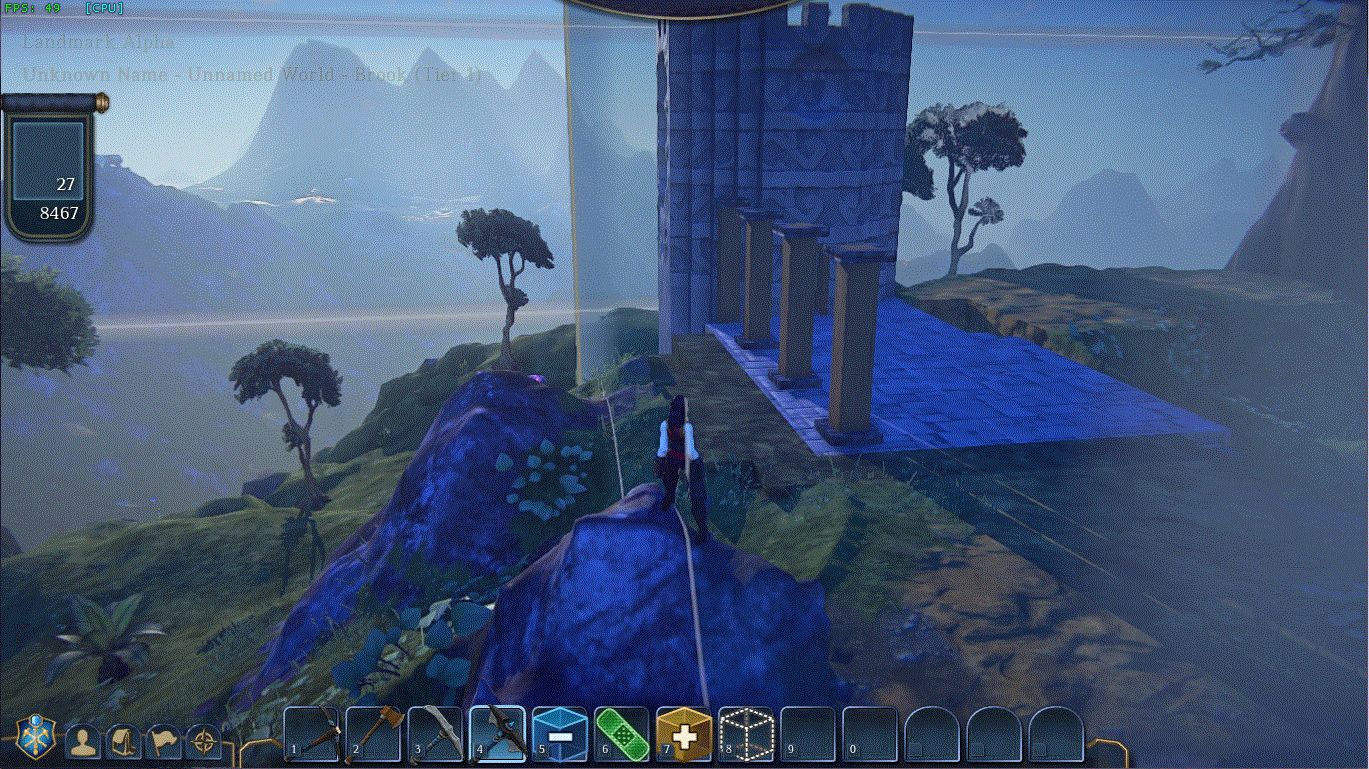Activate the blue delete cube tool

point(560,735)
